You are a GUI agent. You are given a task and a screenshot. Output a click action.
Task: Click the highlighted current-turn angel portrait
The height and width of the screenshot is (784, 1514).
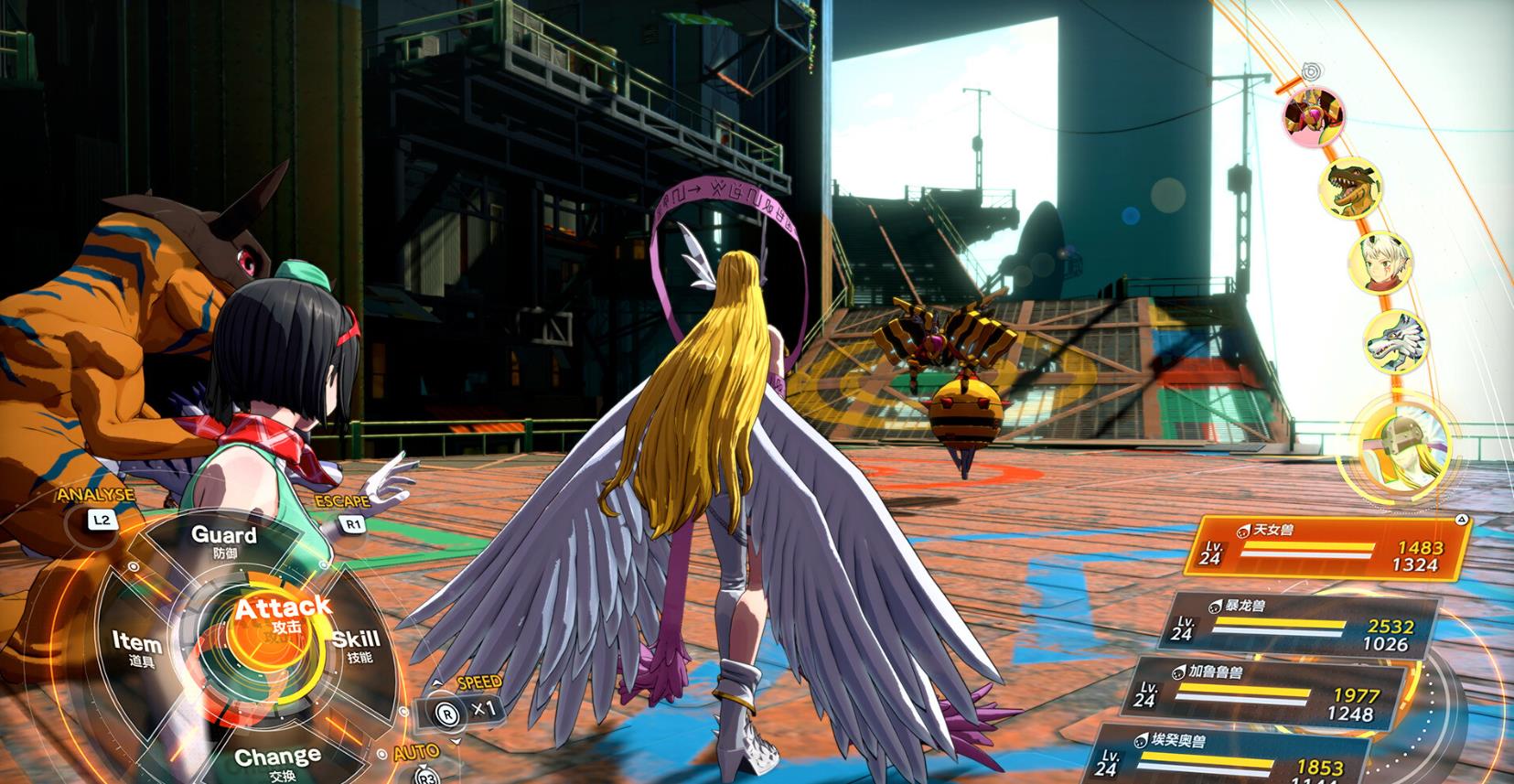coord(1393,443)
